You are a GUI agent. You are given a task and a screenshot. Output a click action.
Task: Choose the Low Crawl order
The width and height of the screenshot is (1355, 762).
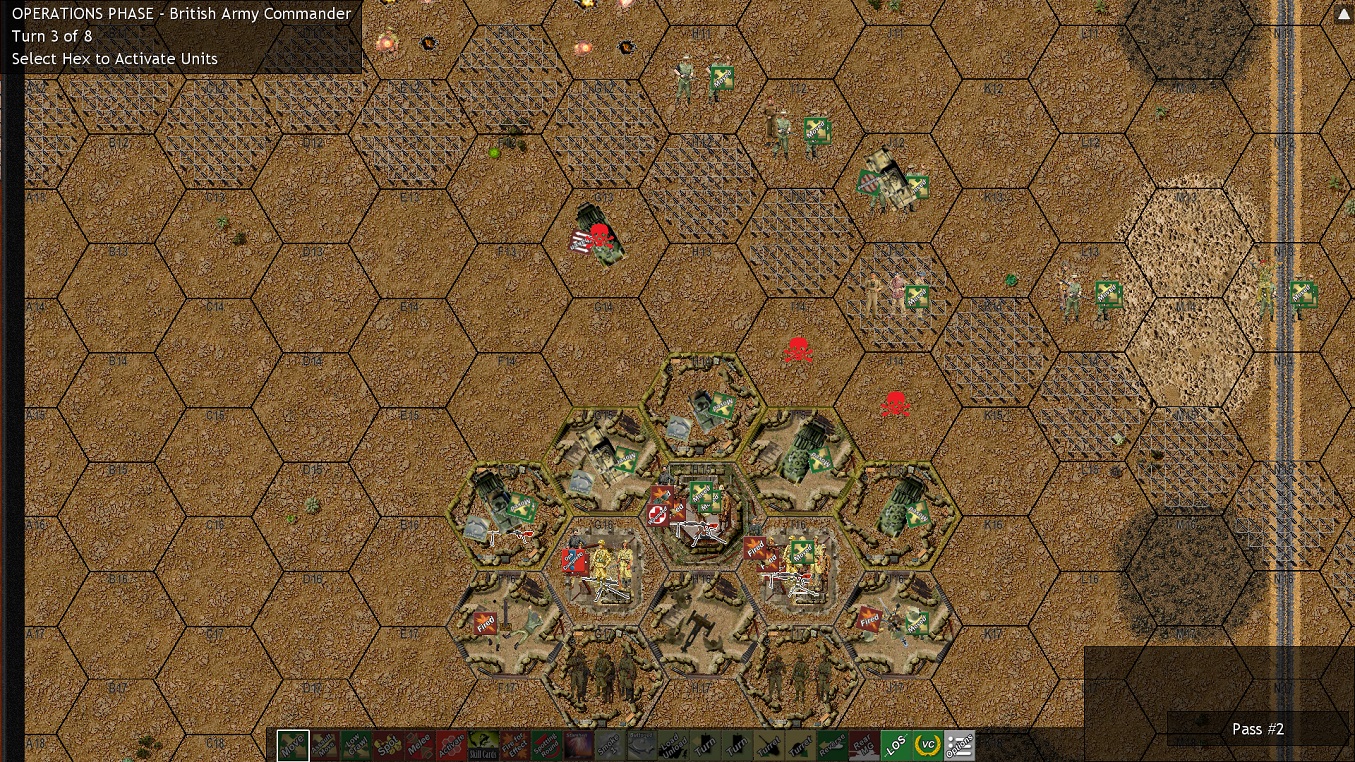356,744
